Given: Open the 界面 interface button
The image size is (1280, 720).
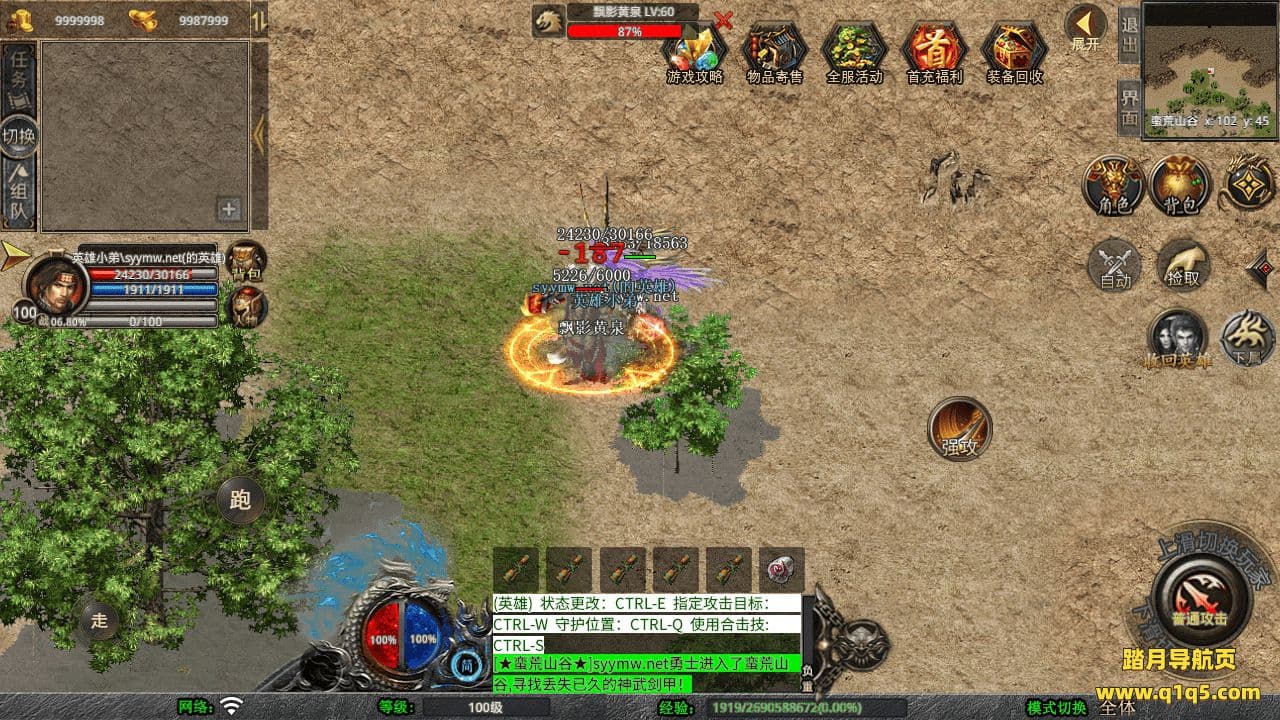Looking at the screenshot, I should pyautogui.click(x=1129, y=107).
